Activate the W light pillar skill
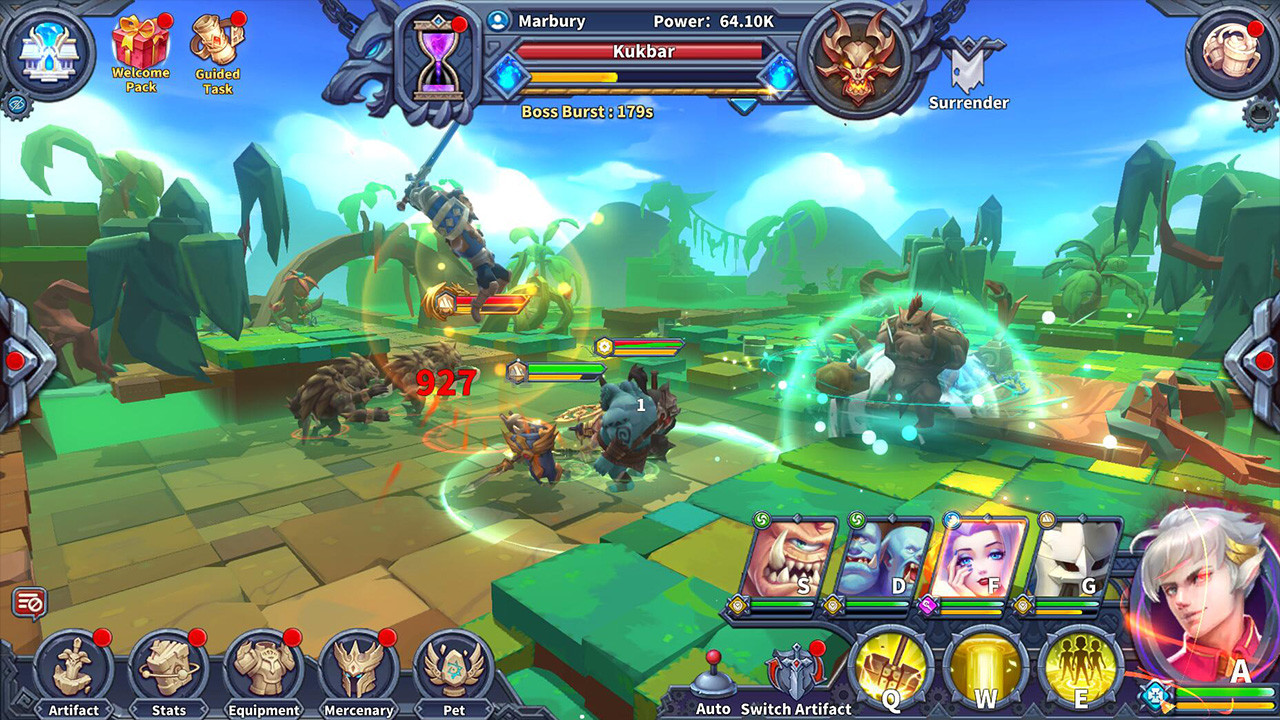 [985, 667]
